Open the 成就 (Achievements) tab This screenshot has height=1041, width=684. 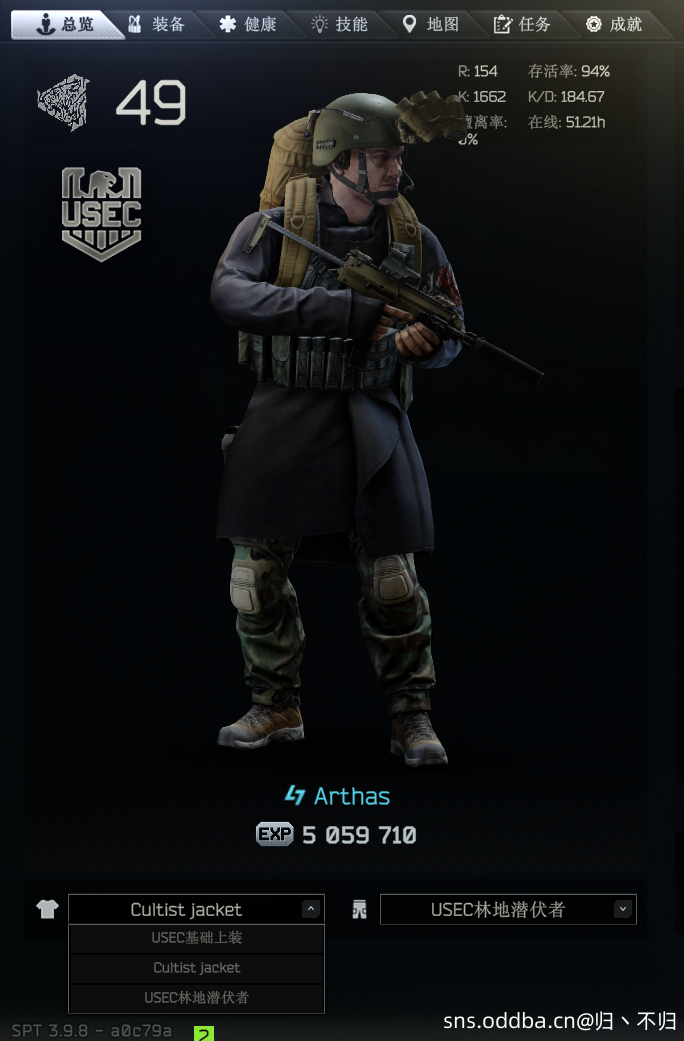click(614, 24)
